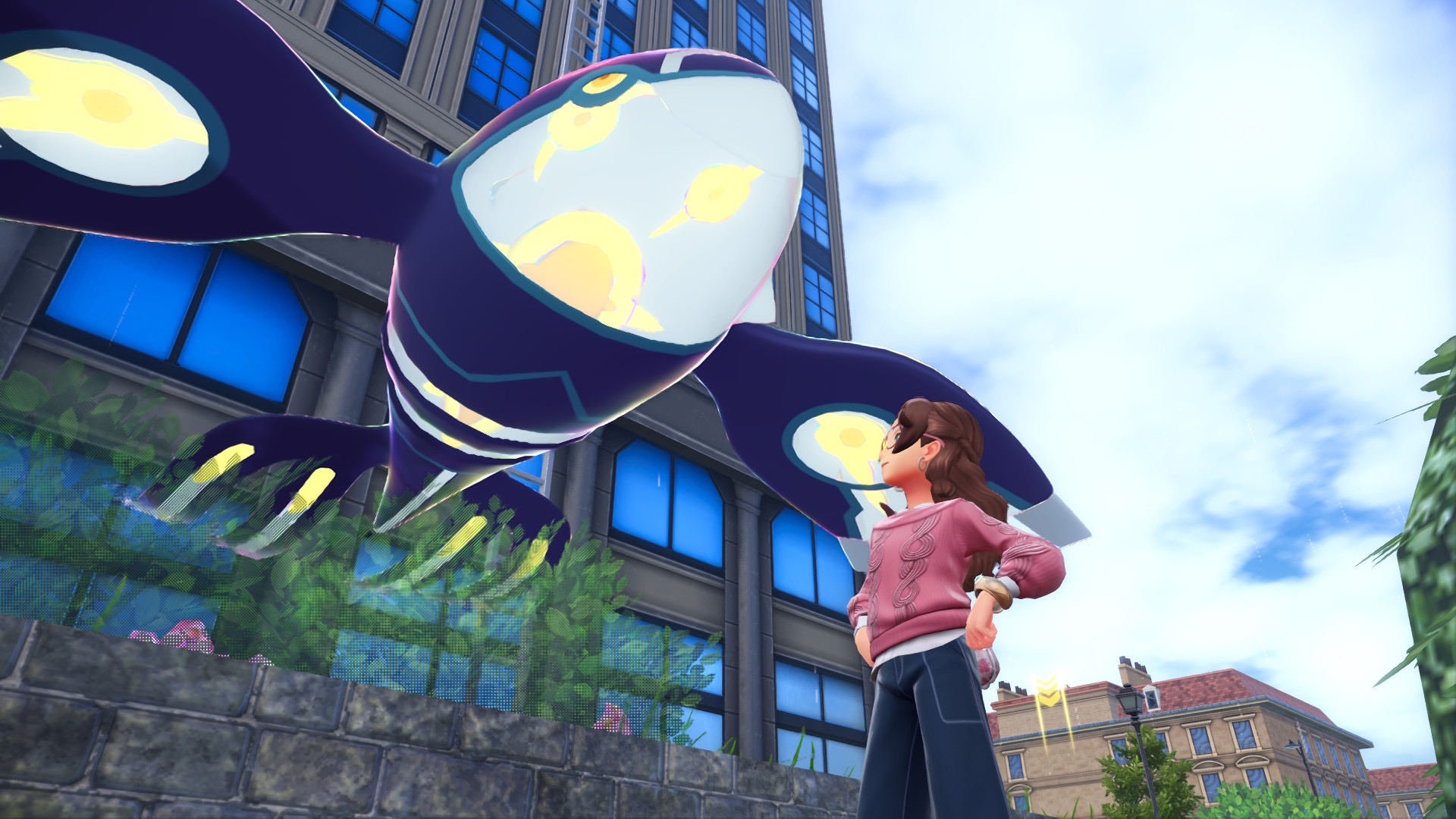The image size is (1456, 819).
Task: Click the yellow chevron waypoint marker
Action: coord(1047,692)
